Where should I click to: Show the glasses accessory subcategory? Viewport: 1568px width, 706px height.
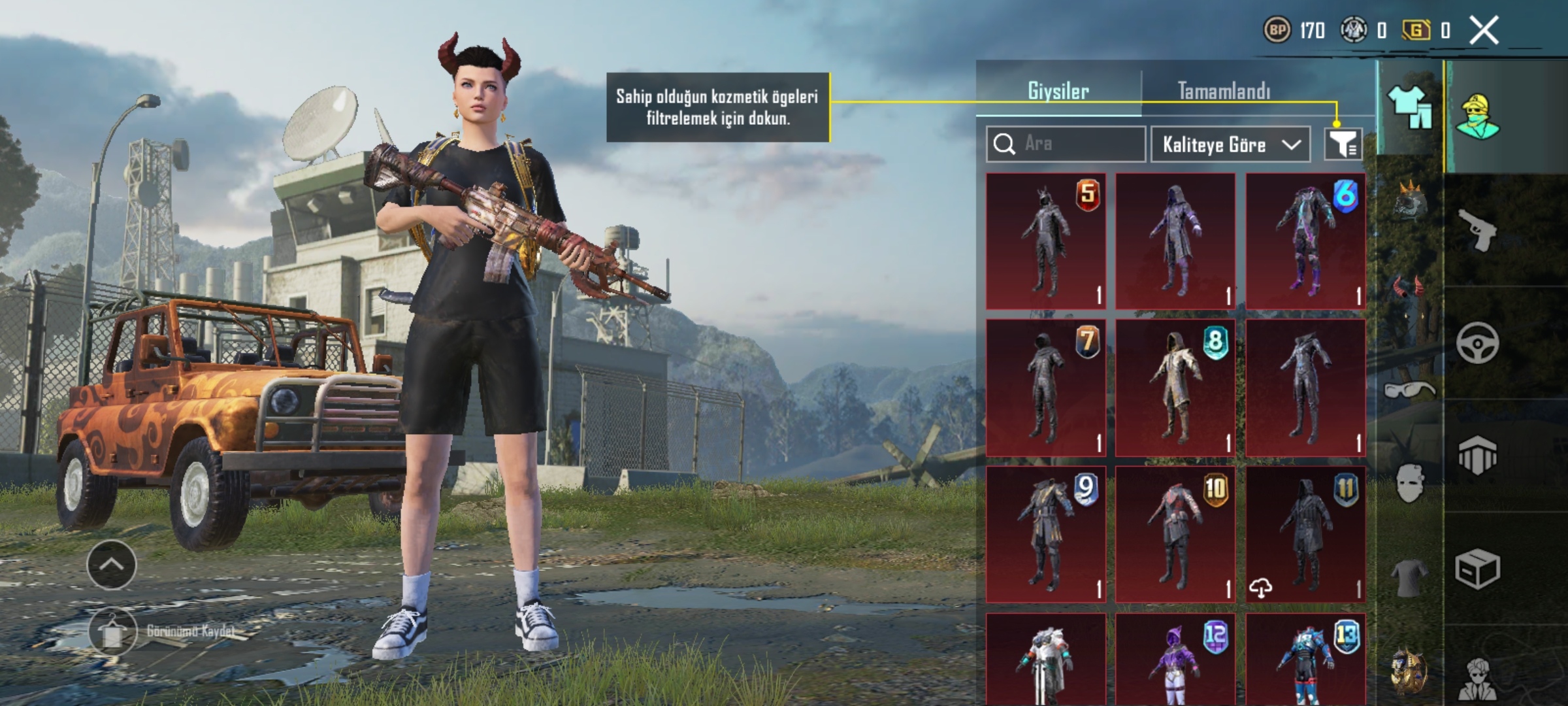1409,390
